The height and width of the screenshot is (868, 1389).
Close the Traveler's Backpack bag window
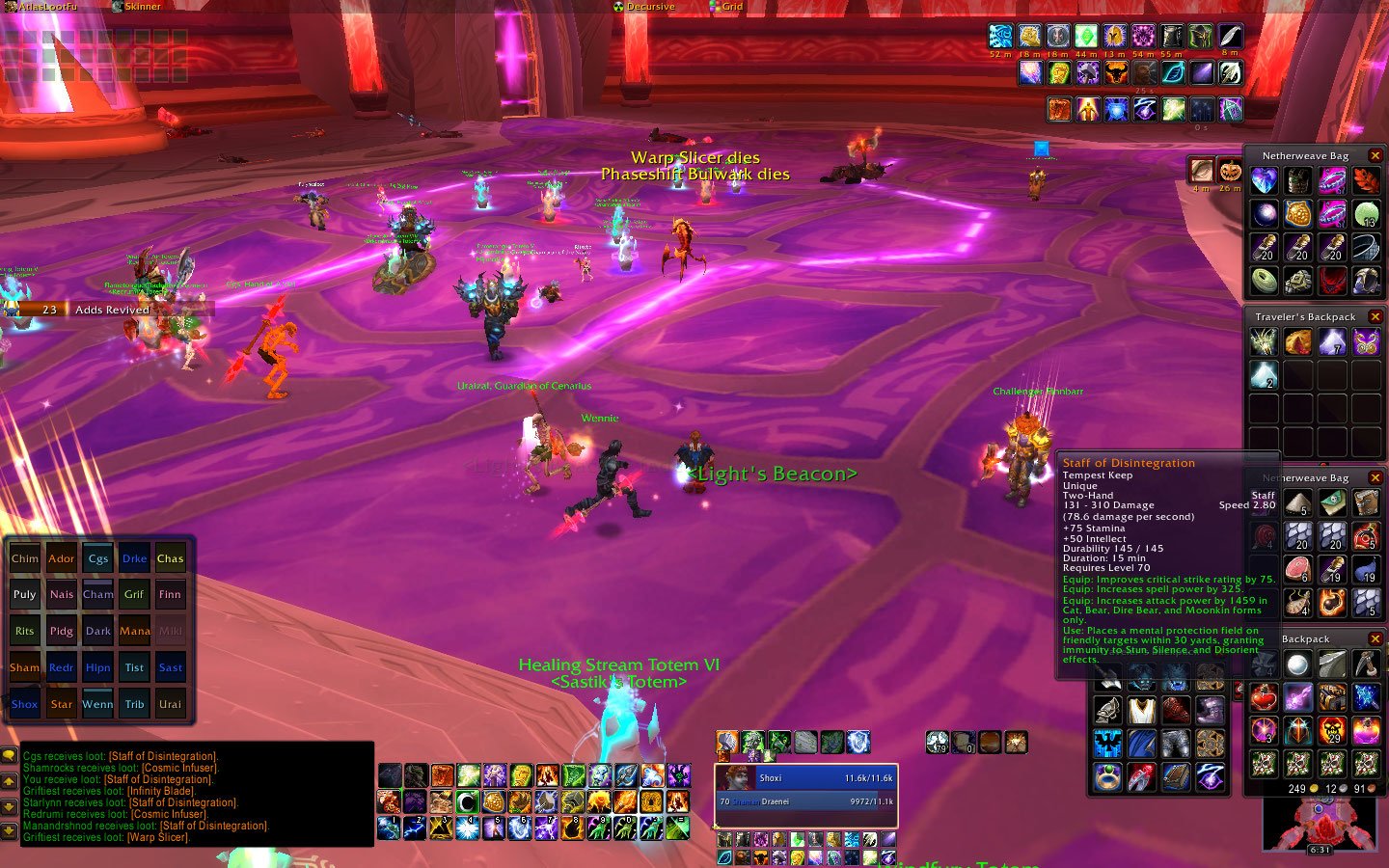pyautogui.click(x=1375, y=316)
